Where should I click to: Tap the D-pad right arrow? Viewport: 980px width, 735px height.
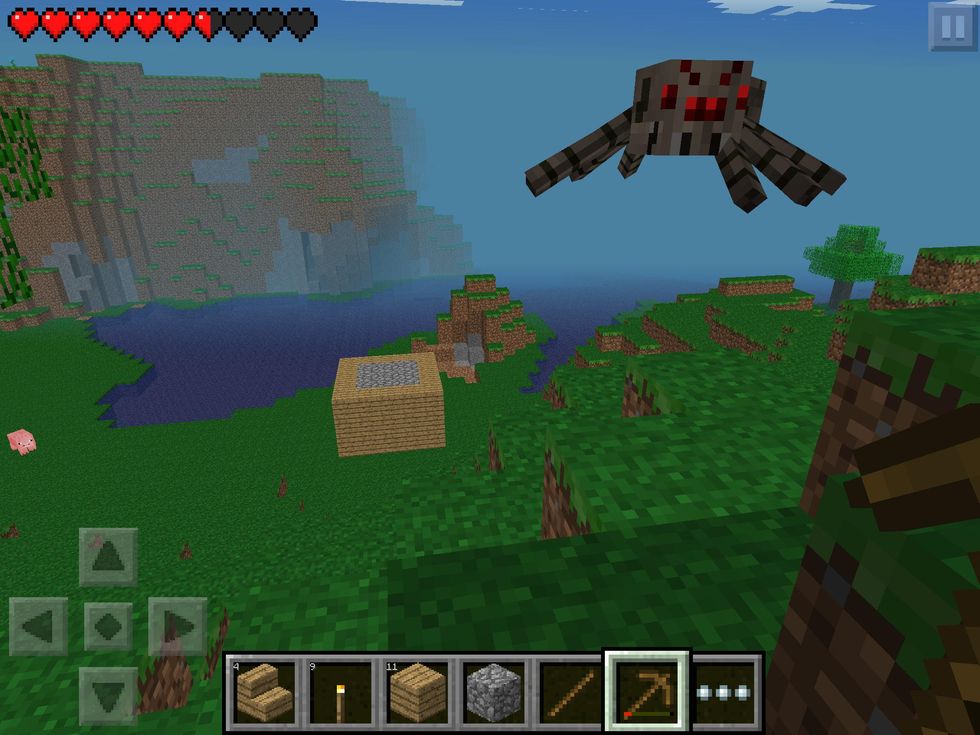[177, 627]
